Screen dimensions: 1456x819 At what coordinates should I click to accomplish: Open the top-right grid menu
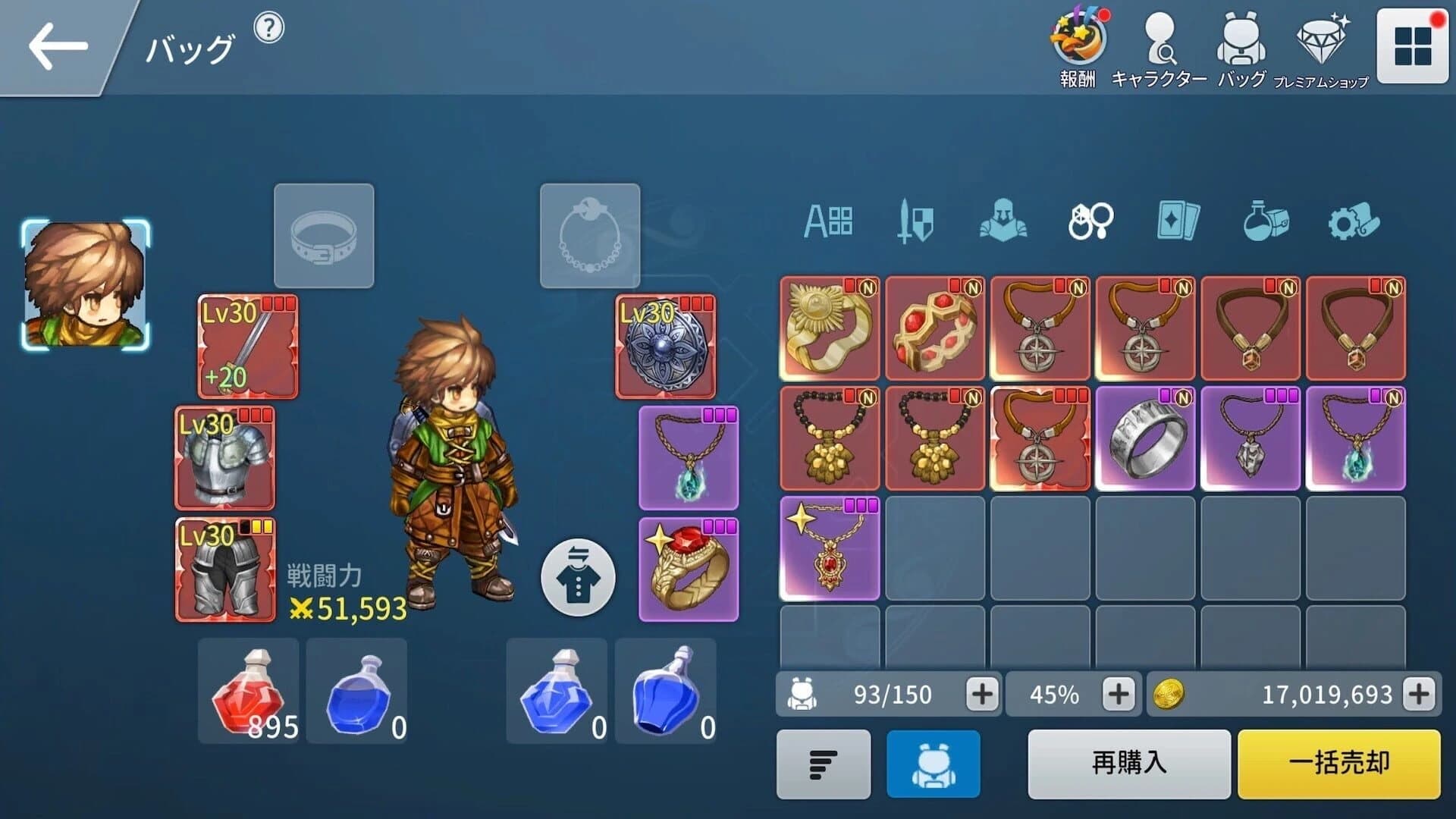click(1414, 44)
